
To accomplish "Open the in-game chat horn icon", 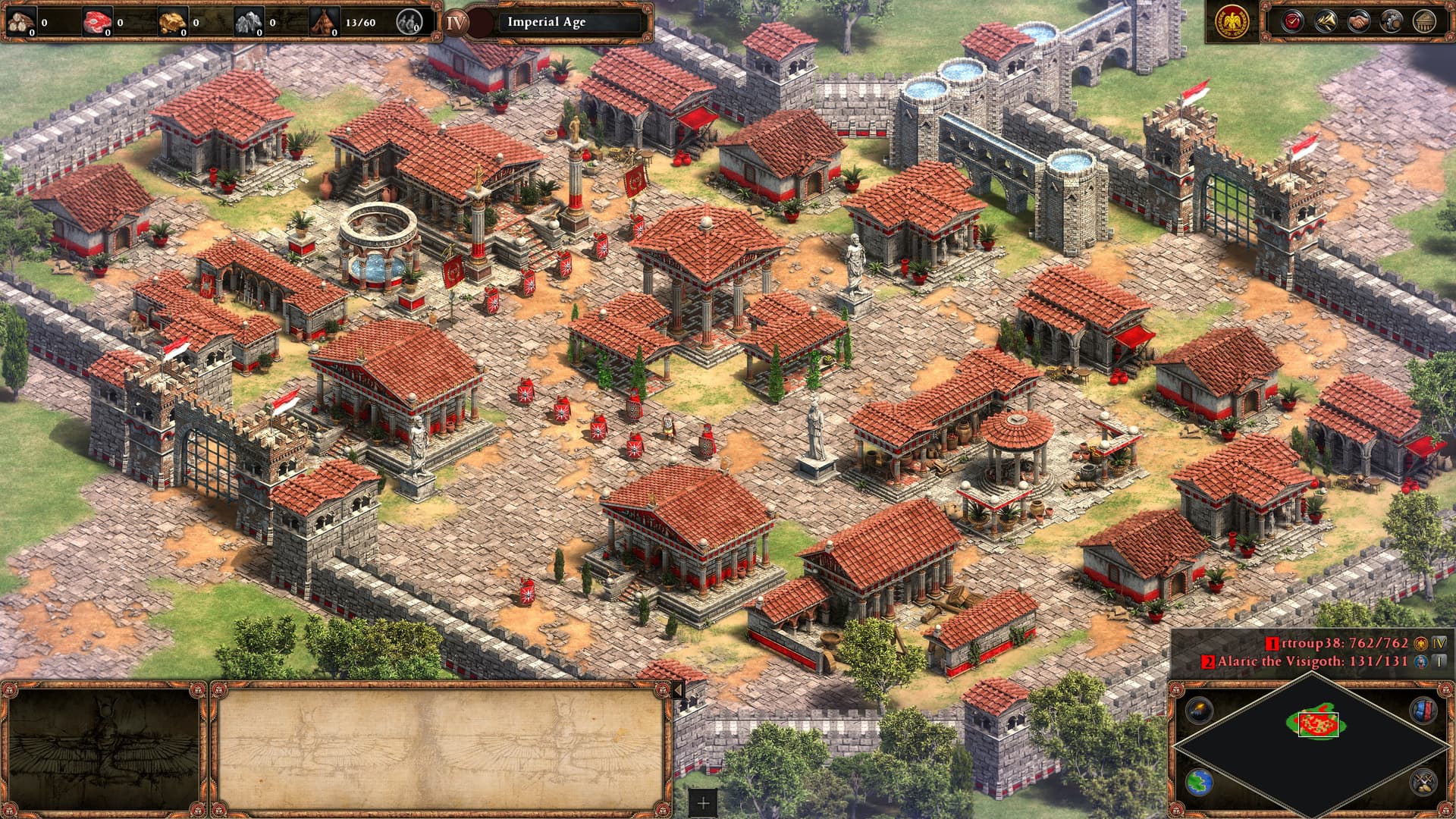I will 1326,20.
